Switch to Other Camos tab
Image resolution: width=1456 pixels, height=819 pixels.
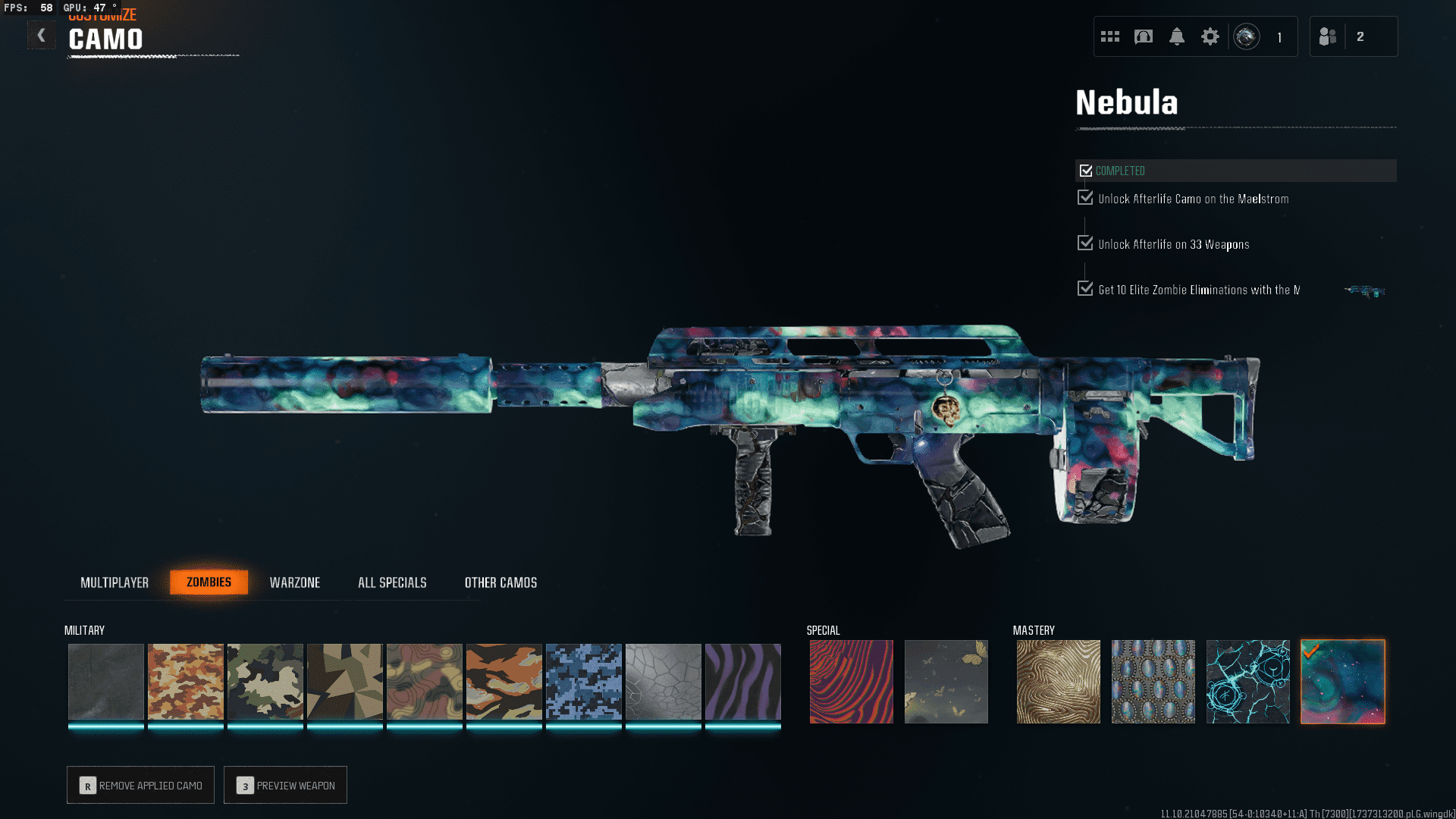pos(500,582)
